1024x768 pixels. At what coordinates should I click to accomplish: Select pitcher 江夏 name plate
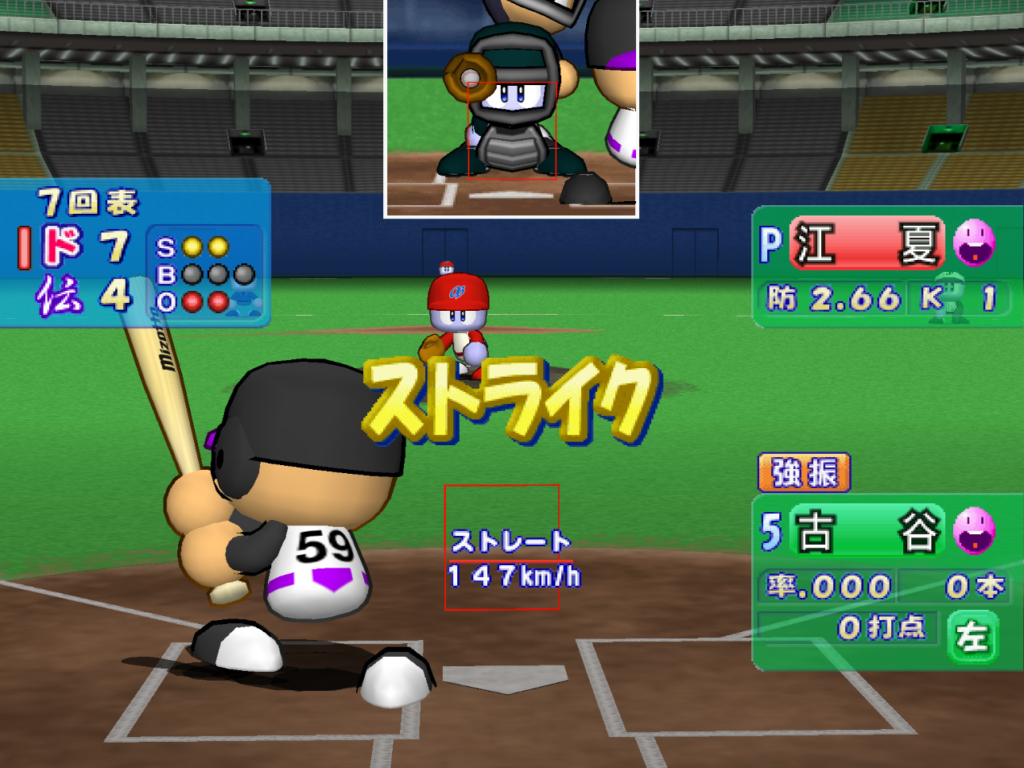click(x=867, y=244)
